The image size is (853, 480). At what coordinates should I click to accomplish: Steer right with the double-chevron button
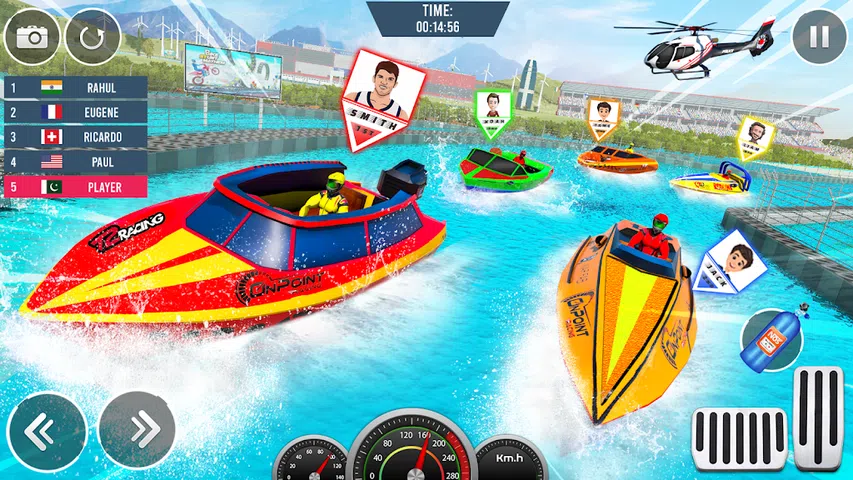click(x=137, y=431)
